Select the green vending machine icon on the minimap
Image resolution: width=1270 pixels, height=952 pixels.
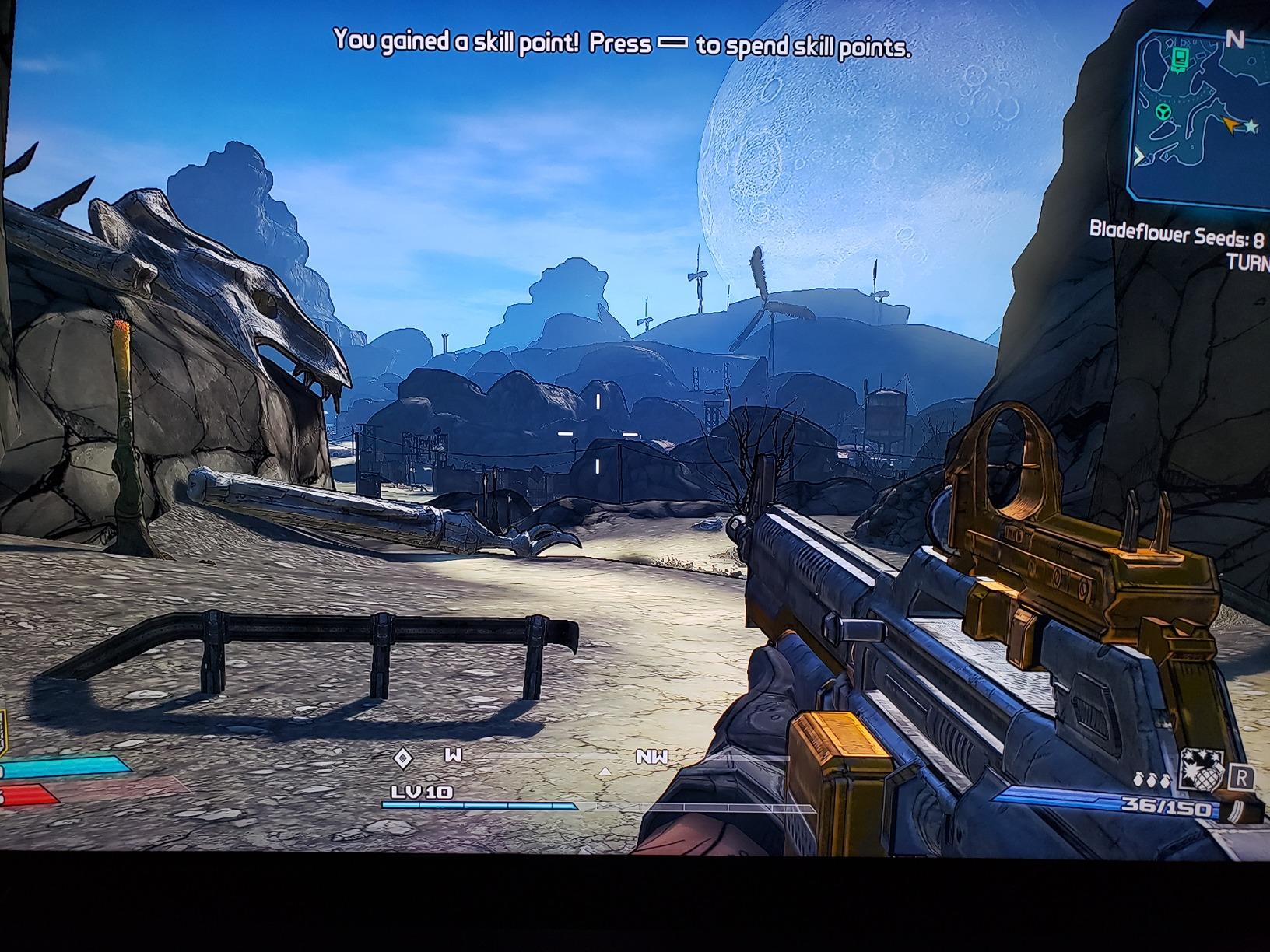point(1180,60)
